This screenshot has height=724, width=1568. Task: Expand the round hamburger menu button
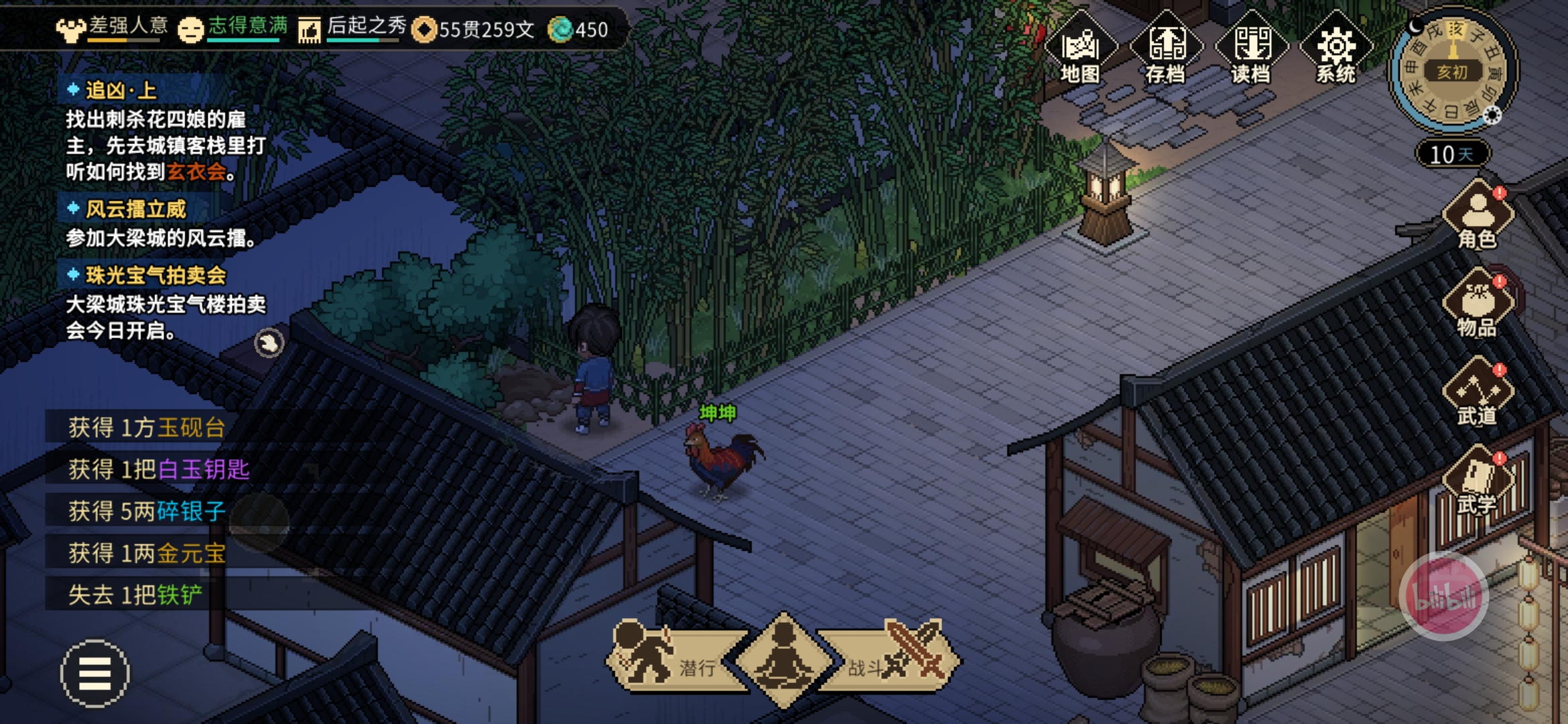pos(94,673)
